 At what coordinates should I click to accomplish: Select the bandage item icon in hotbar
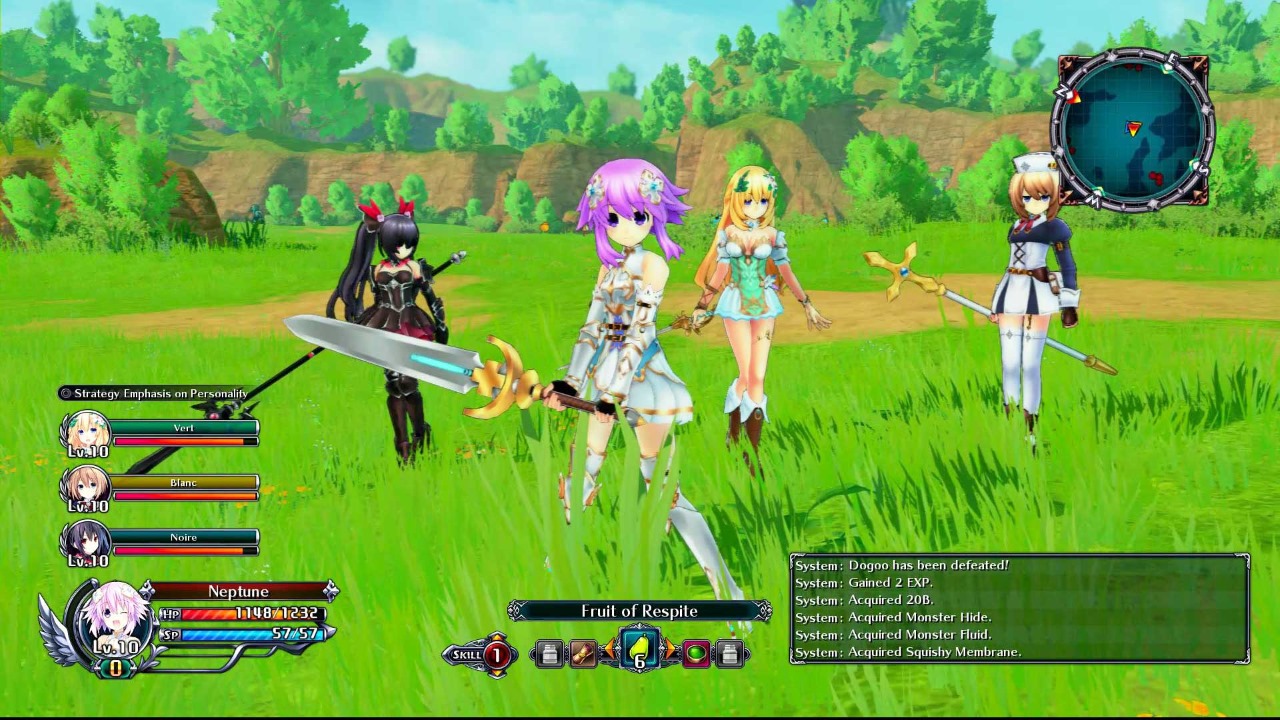coord(583,652)
